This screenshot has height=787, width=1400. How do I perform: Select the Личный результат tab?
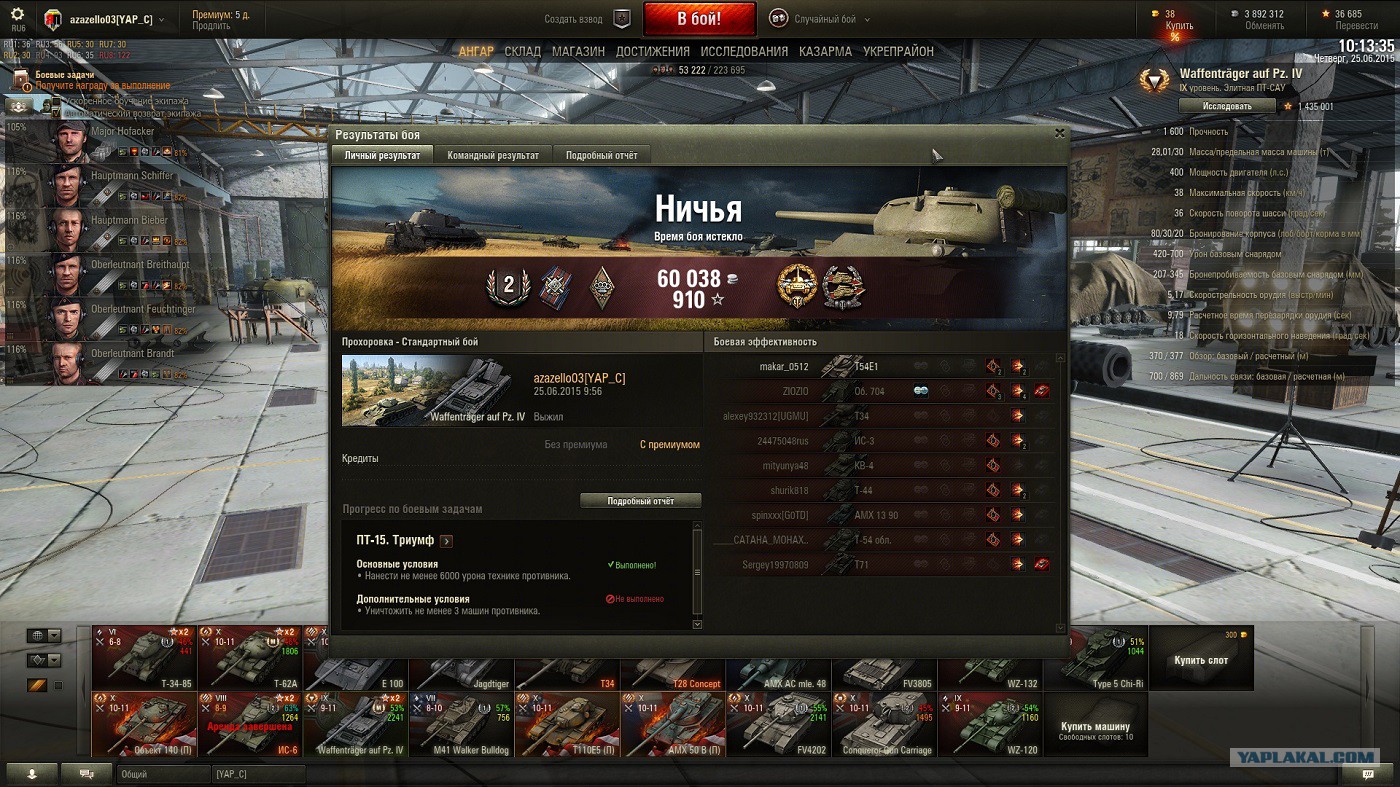[x=382, y=155]
